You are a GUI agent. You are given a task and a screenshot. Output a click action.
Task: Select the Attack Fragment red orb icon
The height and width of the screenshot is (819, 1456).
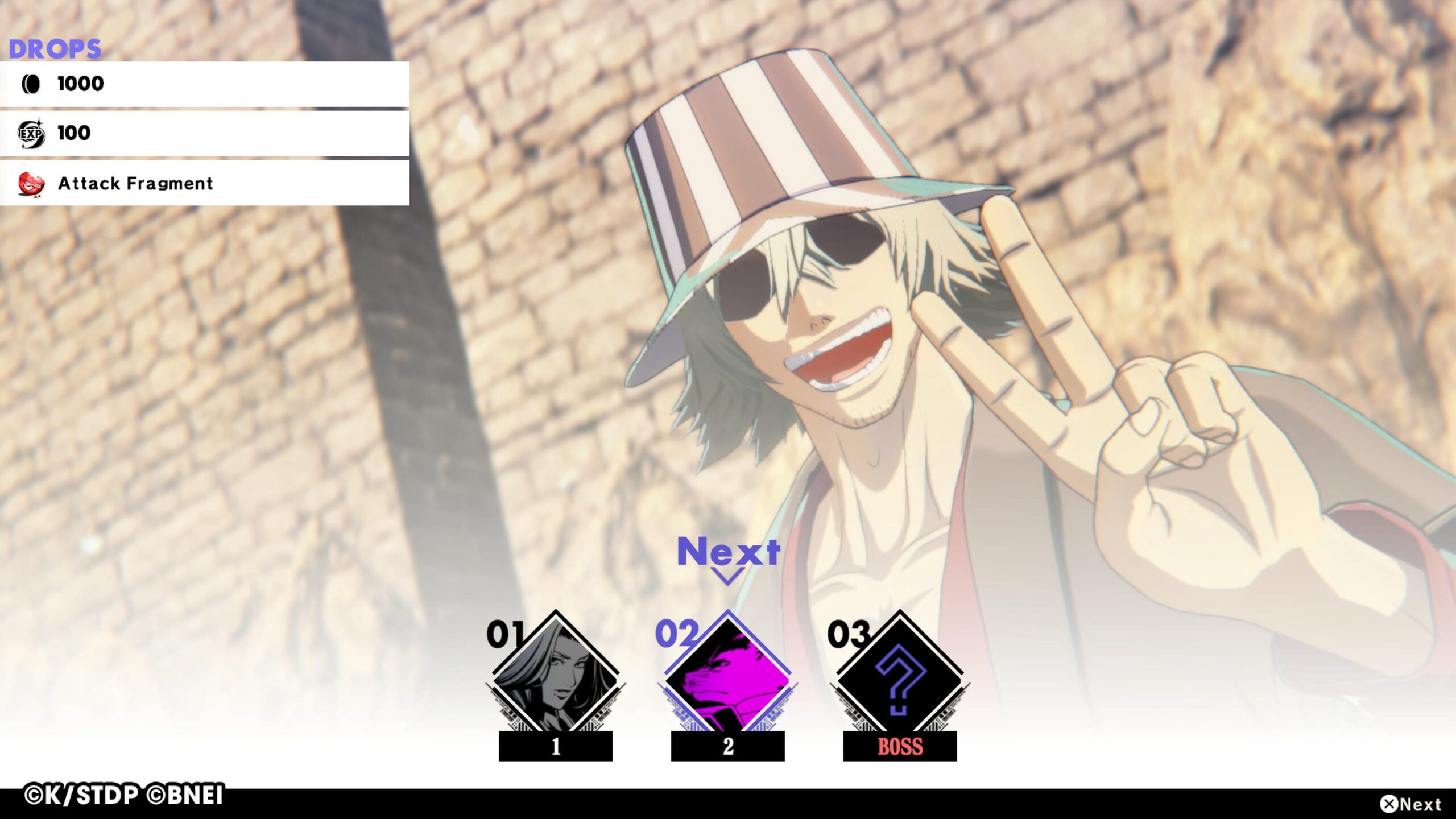[x=32, y=184]
